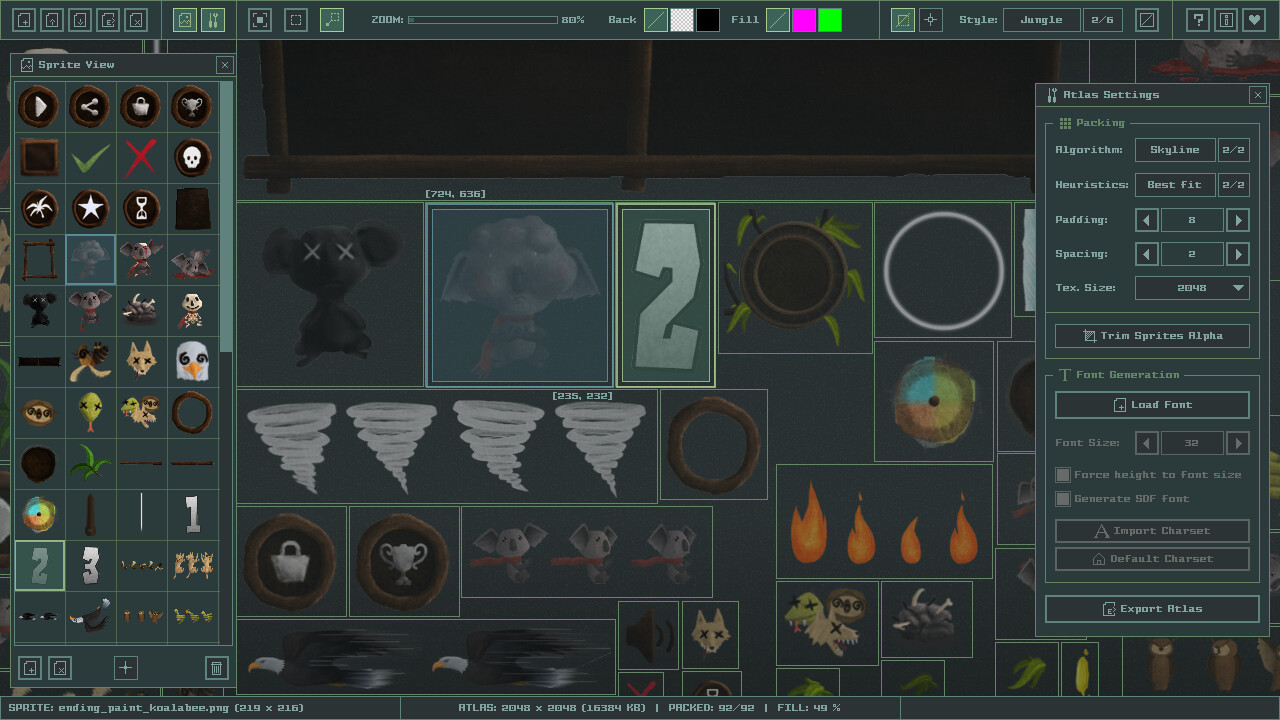Decrease the Spacing value with left arrow
This screenshot has height=720, width=1280.
pos(1147,253)
